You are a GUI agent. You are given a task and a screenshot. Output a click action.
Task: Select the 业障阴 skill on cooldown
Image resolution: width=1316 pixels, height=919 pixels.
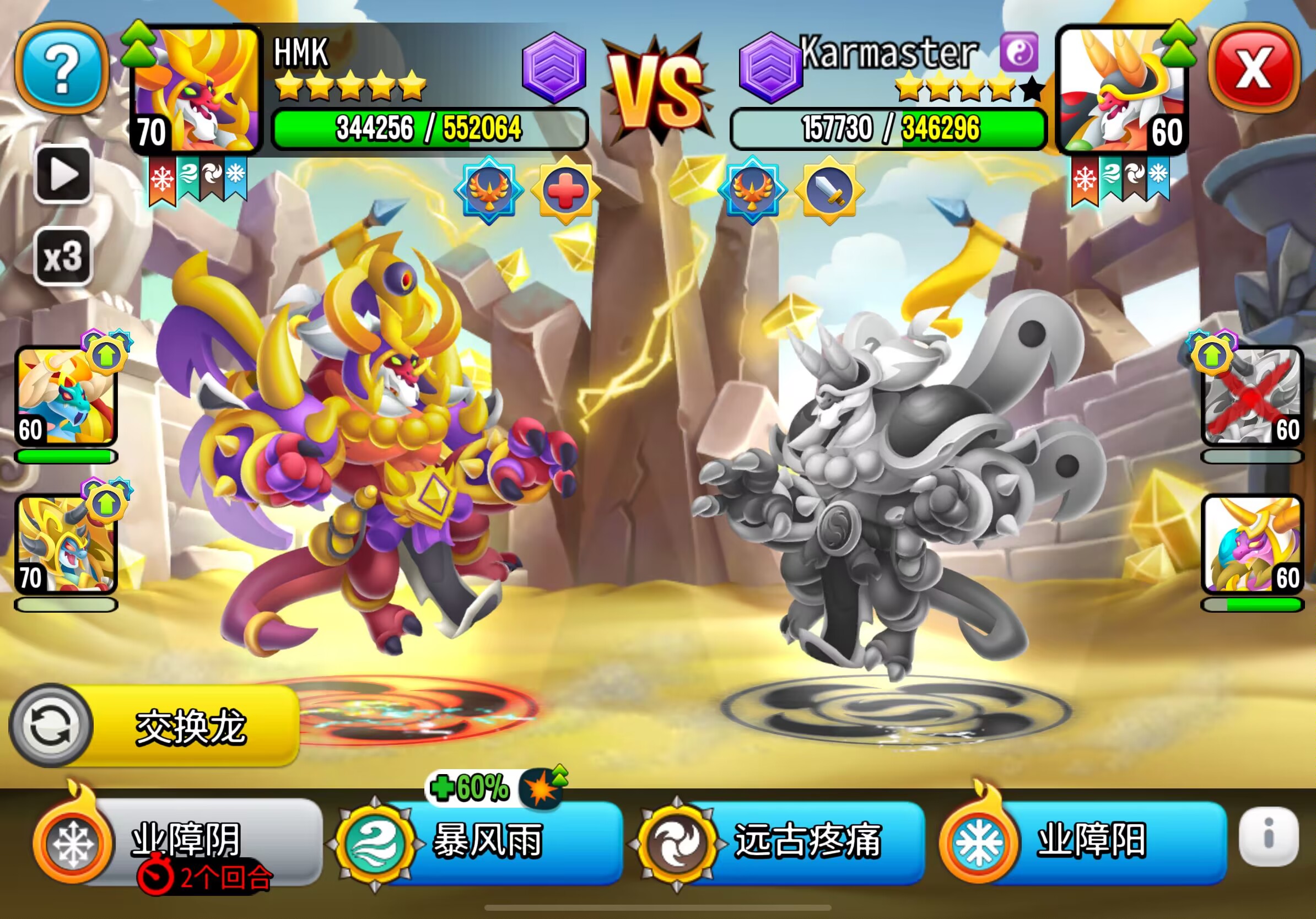coord(177,841)
